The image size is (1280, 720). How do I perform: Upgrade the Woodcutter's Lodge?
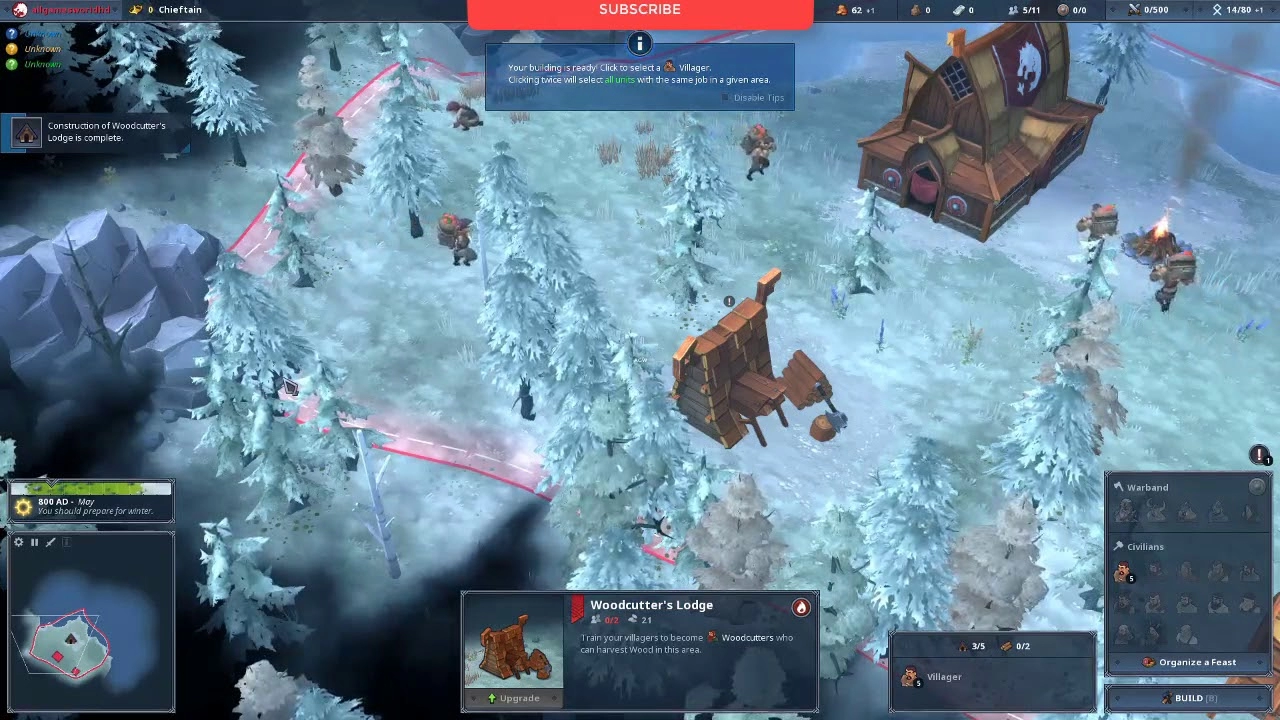click(x=514, y=698)
